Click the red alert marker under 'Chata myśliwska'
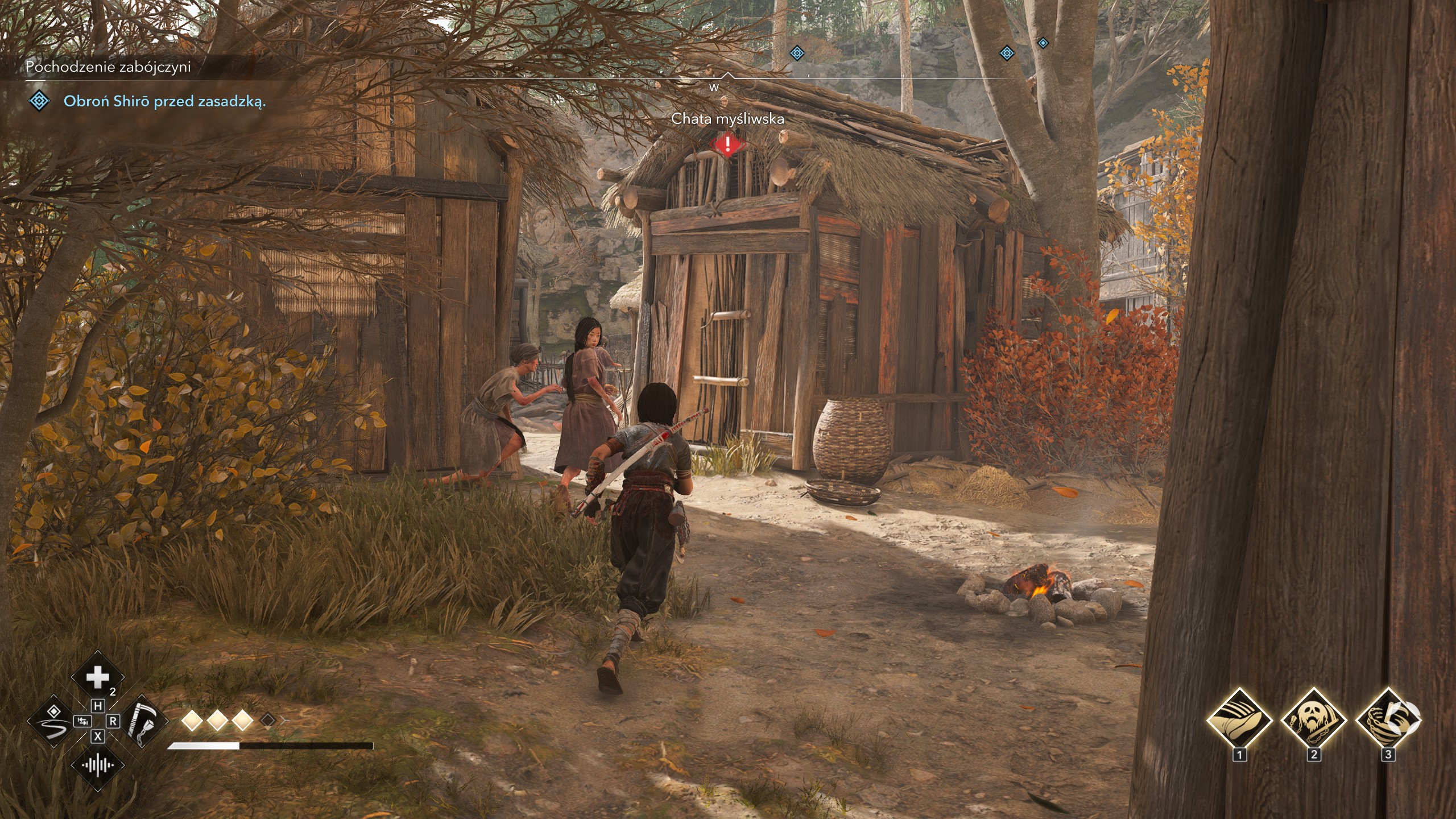Screen dimensions: 1456x819 click(727, 144)
